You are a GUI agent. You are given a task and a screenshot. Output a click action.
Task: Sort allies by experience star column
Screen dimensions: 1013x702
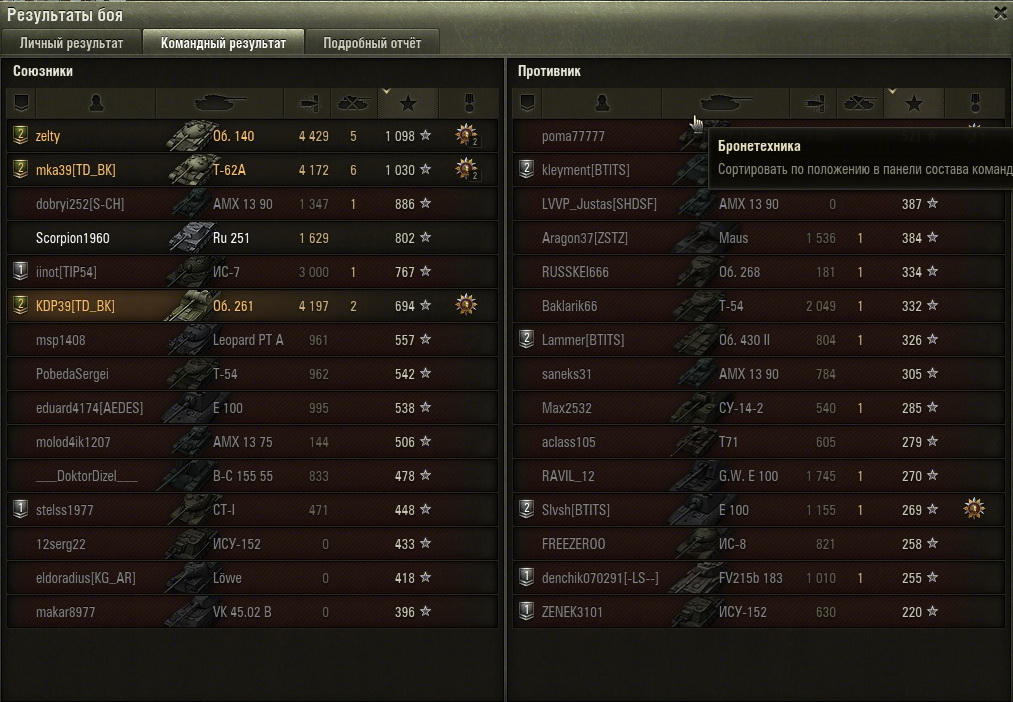click(407, 102)
